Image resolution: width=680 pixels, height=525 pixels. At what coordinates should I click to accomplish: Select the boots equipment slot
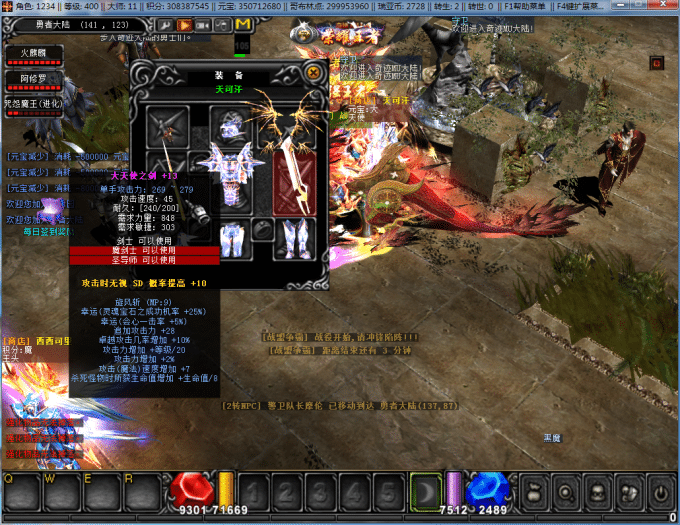pos(296,240)
